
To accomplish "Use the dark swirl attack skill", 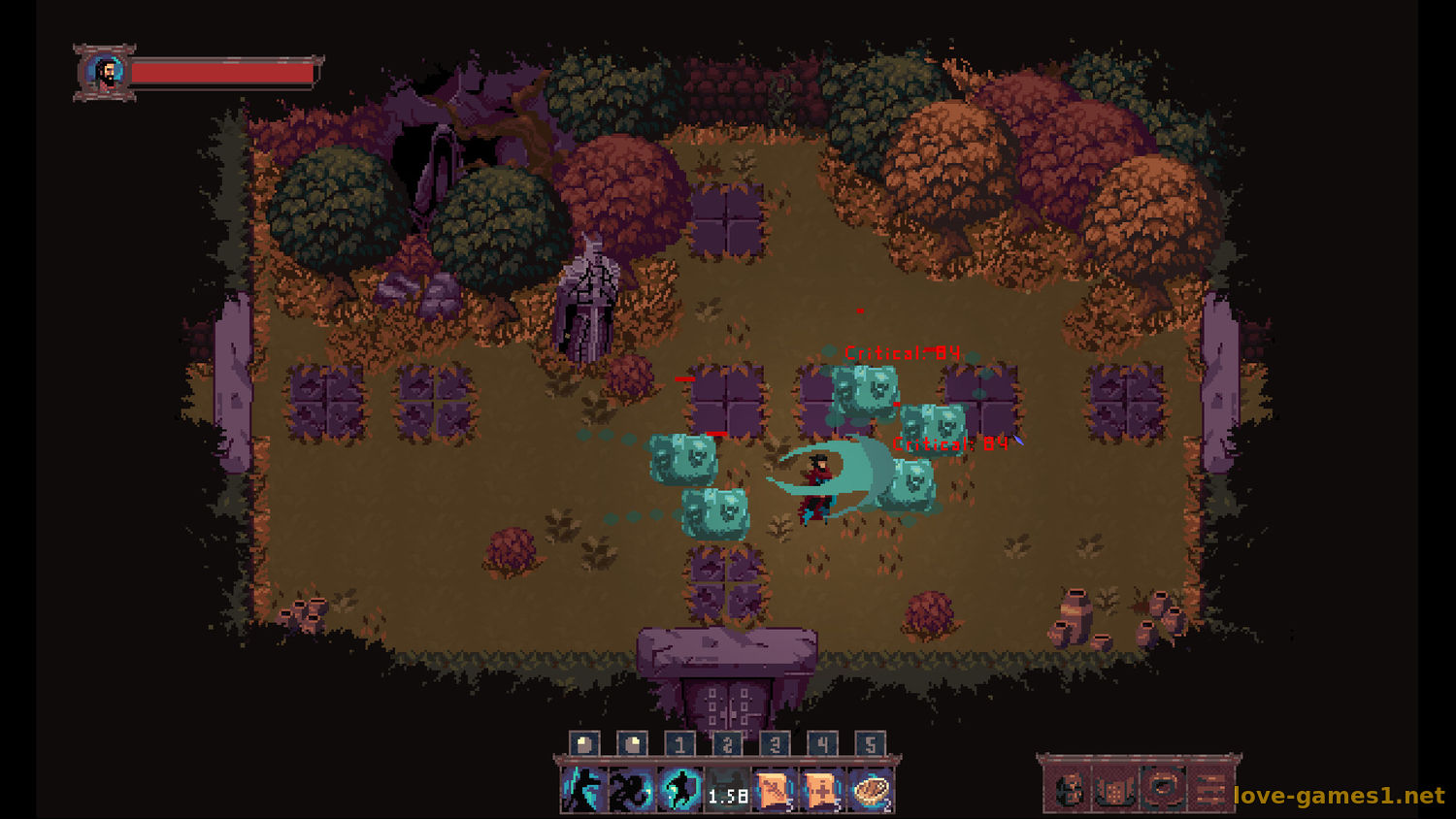I will coord(631,790).
